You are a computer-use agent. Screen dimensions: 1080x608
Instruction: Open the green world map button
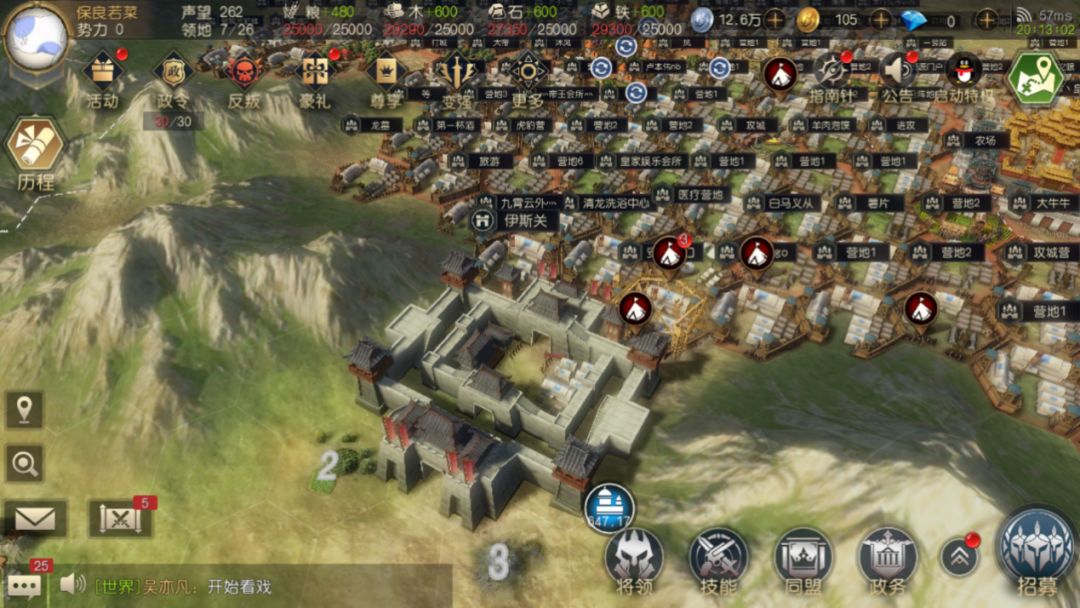pos(1035,76)
